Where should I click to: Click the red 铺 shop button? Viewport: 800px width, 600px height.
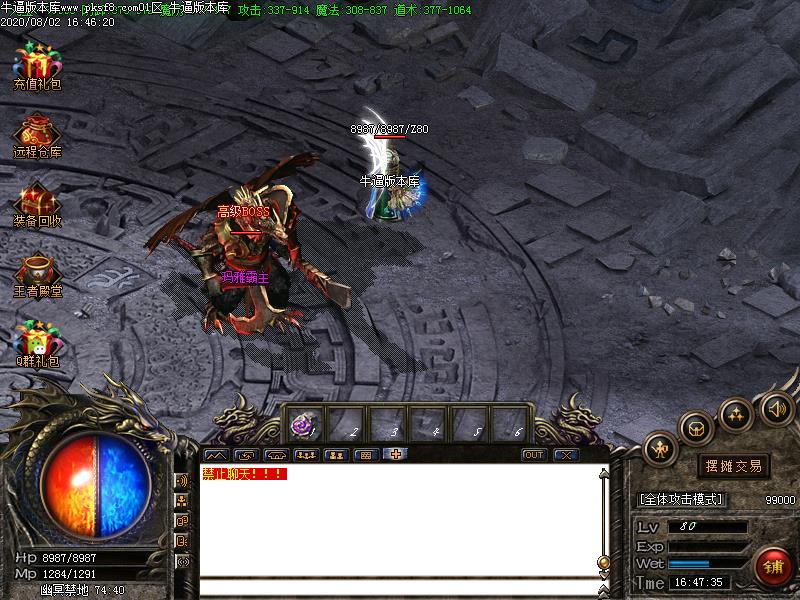coord(774,566)
